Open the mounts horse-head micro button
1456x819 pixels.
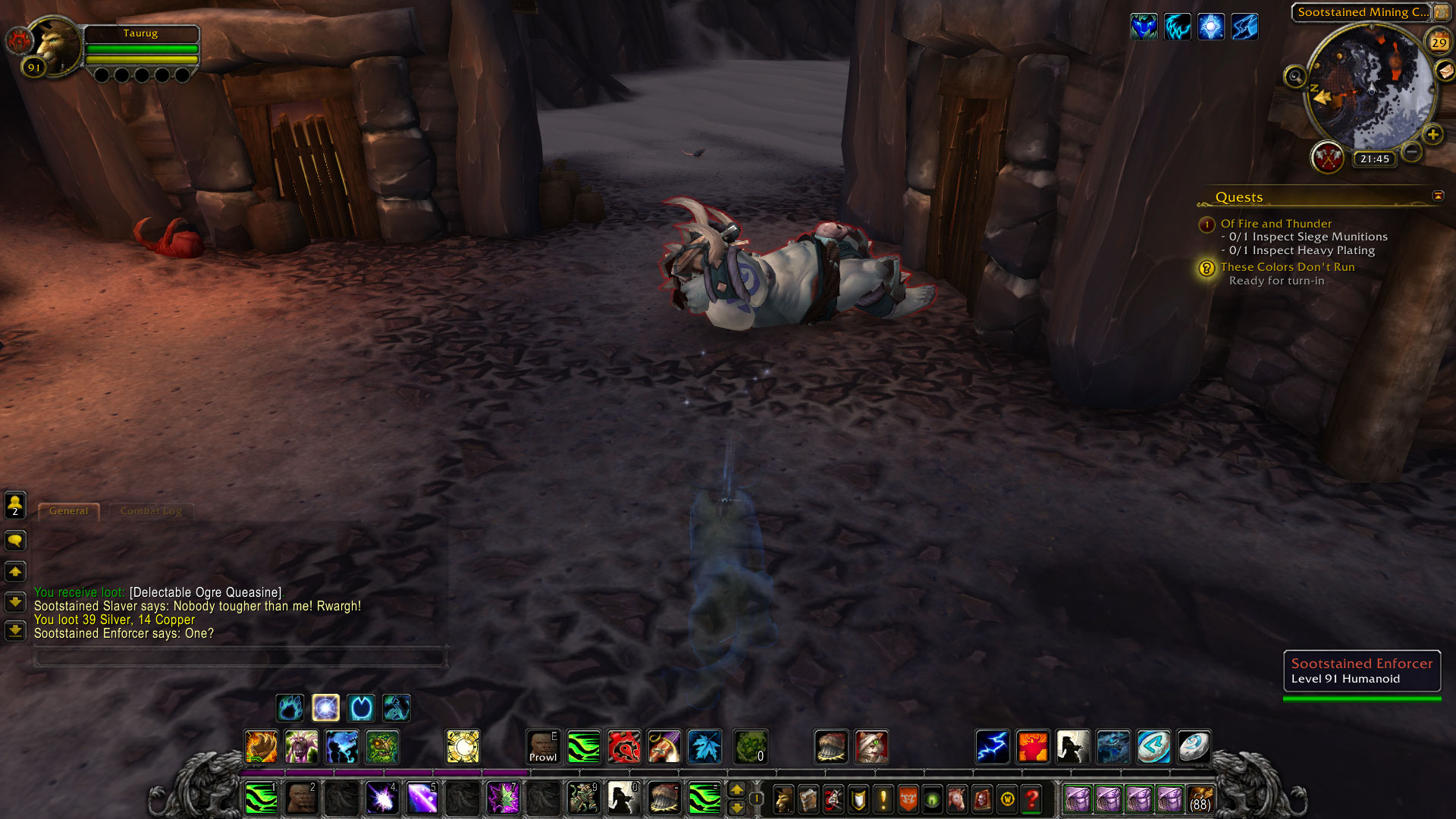(957, 799)
